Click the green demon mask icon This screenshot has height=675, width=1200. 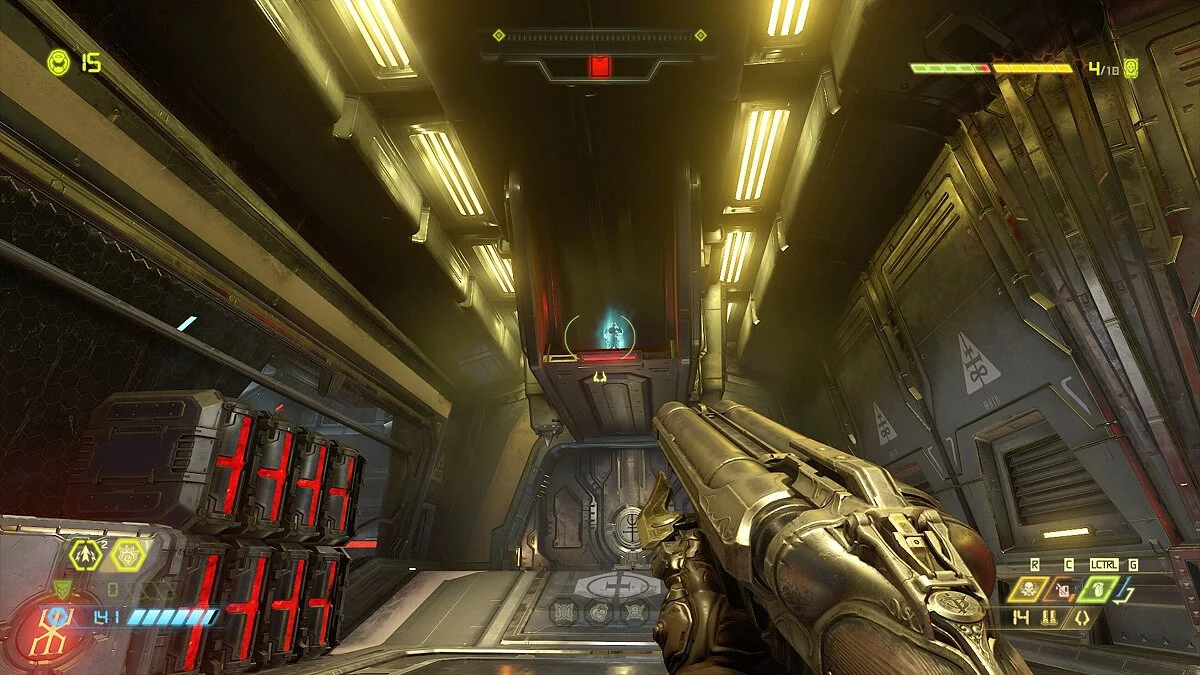63,590
